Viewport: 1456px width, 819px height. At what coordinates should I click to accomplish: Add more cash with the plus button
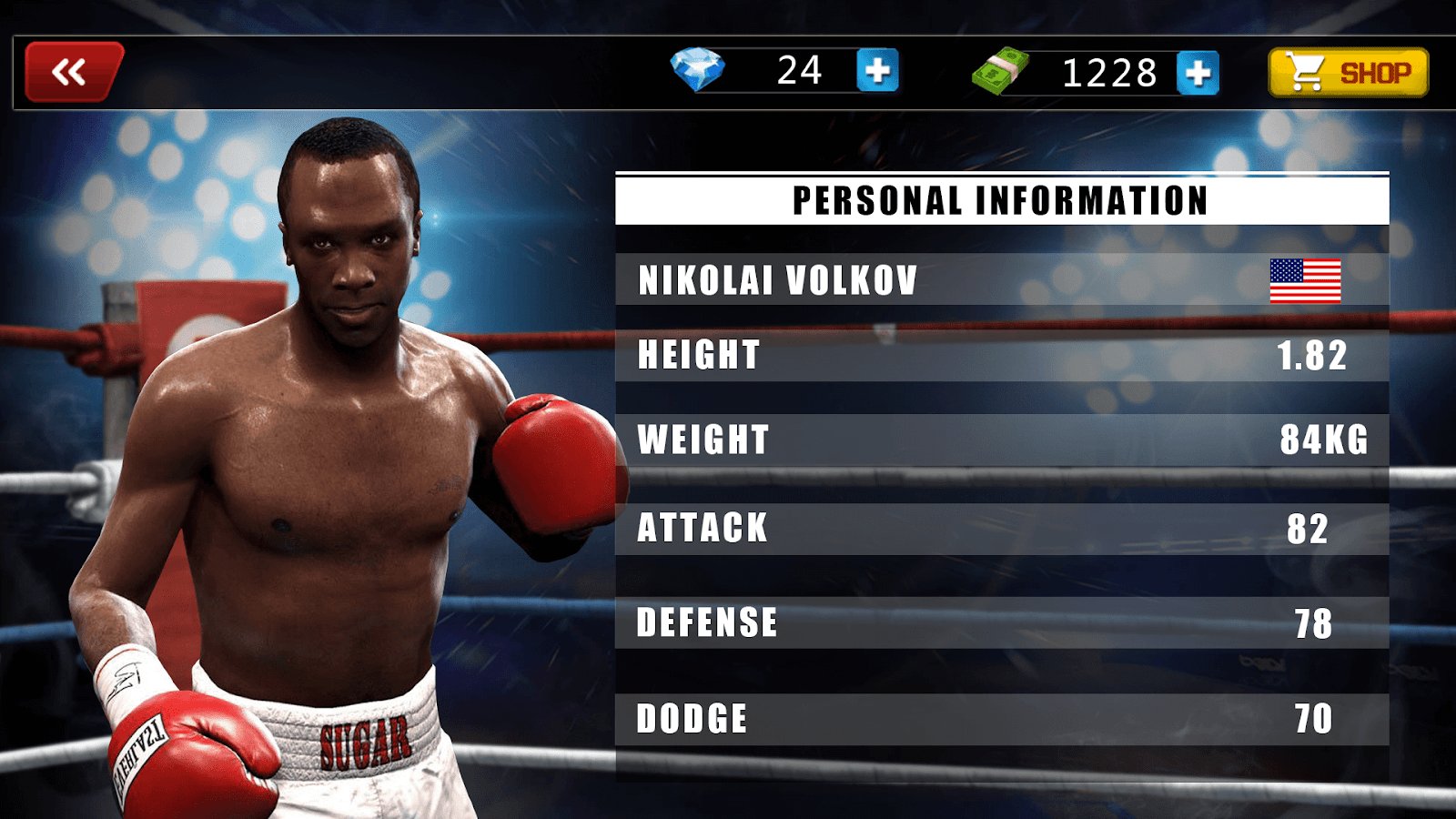1198,73
